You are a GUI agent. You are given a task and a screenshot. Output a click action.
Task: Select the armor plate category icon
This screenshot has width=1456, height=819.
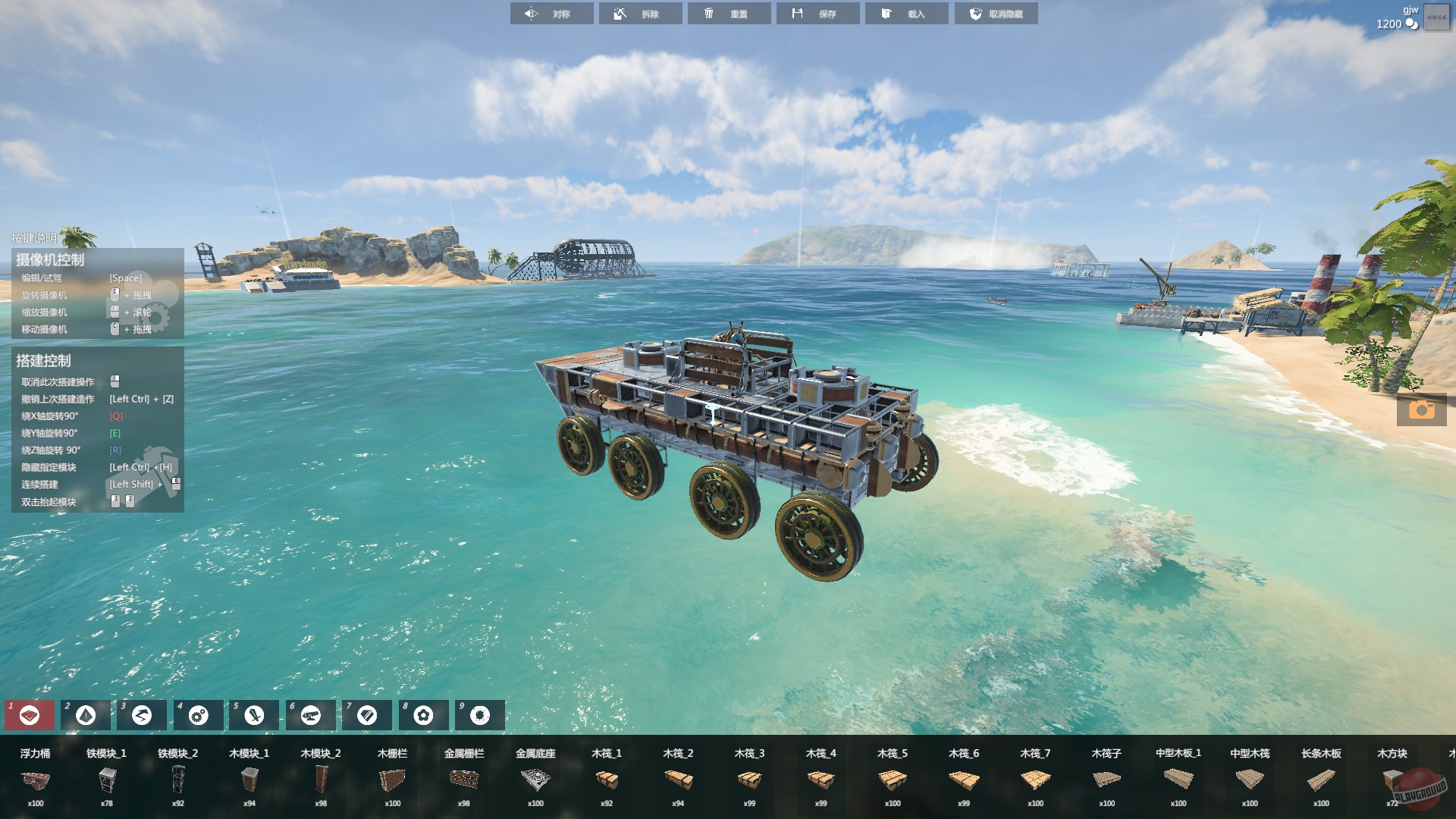pos(366,714)
